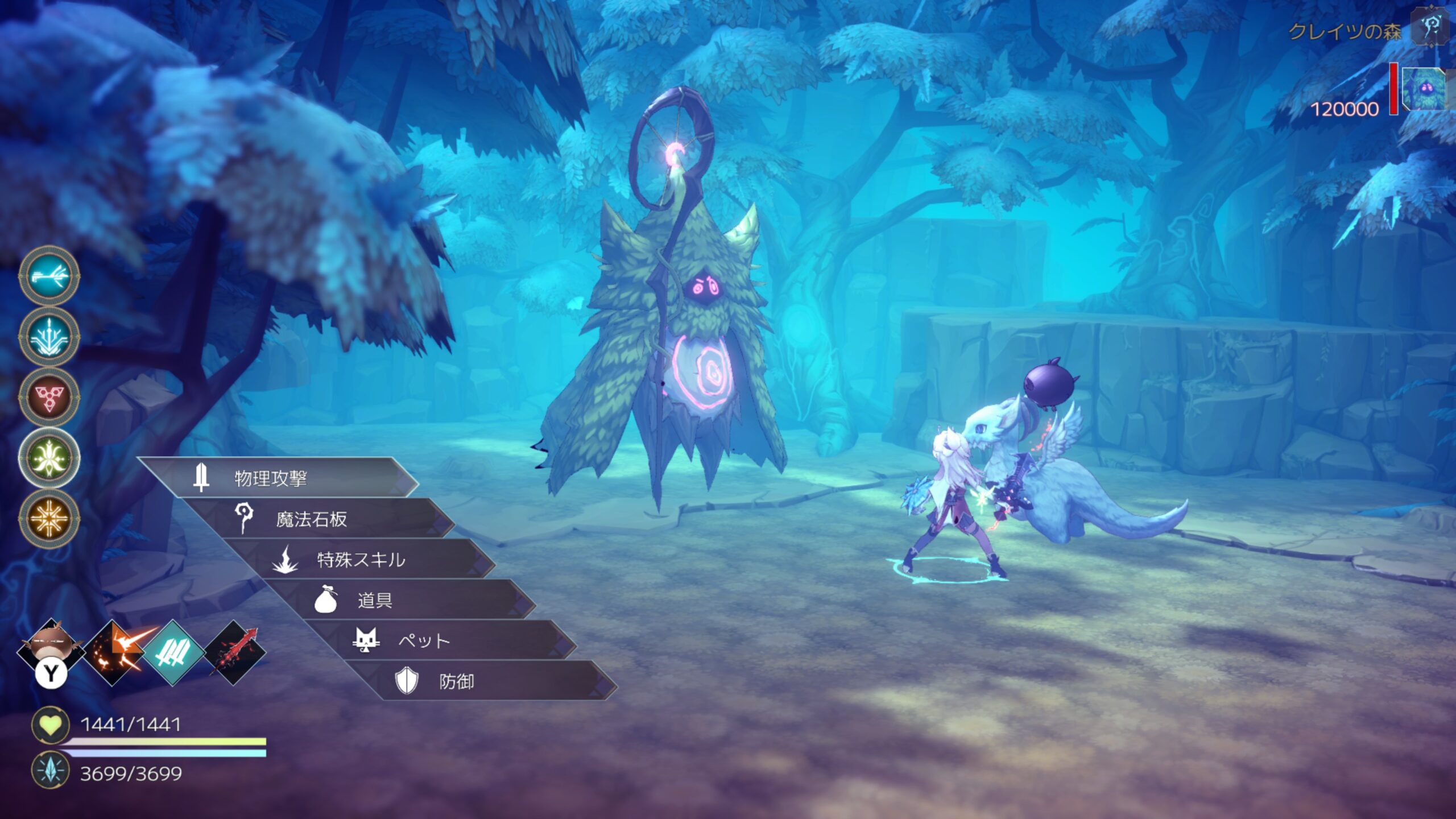1456x819 pixels.
Task: Activate the golden compass-star rune icon
Action: point(49,518)
